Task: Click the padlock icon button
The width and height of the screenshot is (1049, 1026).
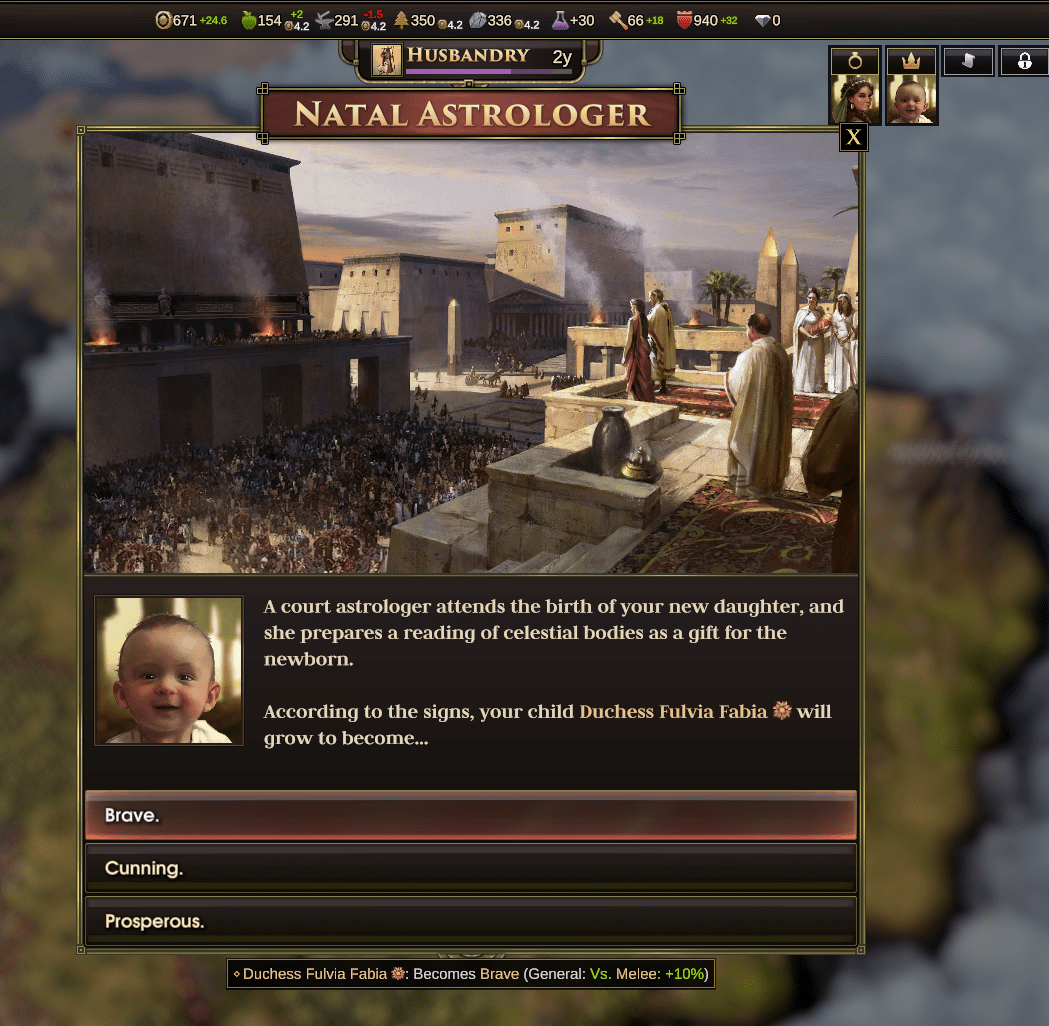Action: [x=1024, y=61]
